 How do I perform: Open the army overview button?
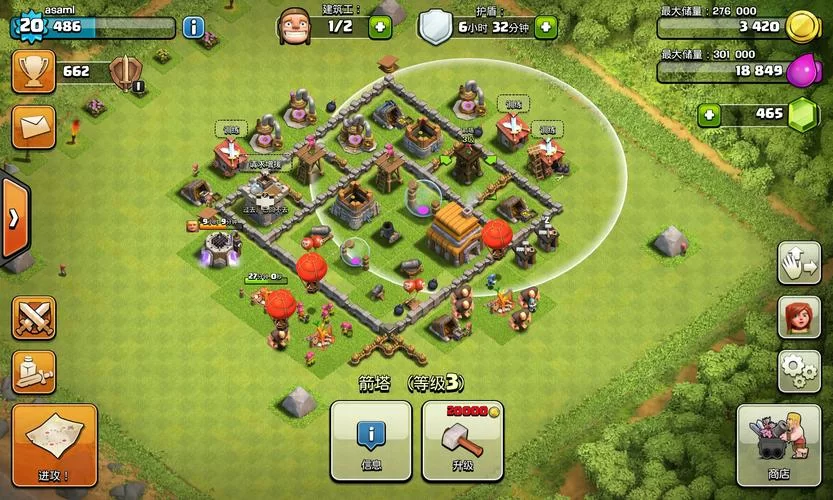(33, 372)
